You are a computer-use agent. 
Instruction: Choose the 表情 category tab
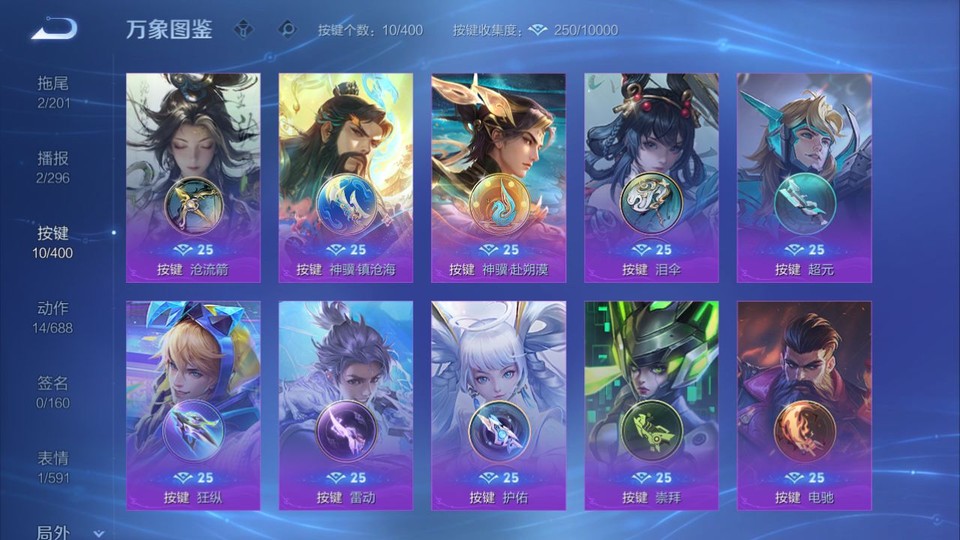pyautogui.click(x=54, y=467)
